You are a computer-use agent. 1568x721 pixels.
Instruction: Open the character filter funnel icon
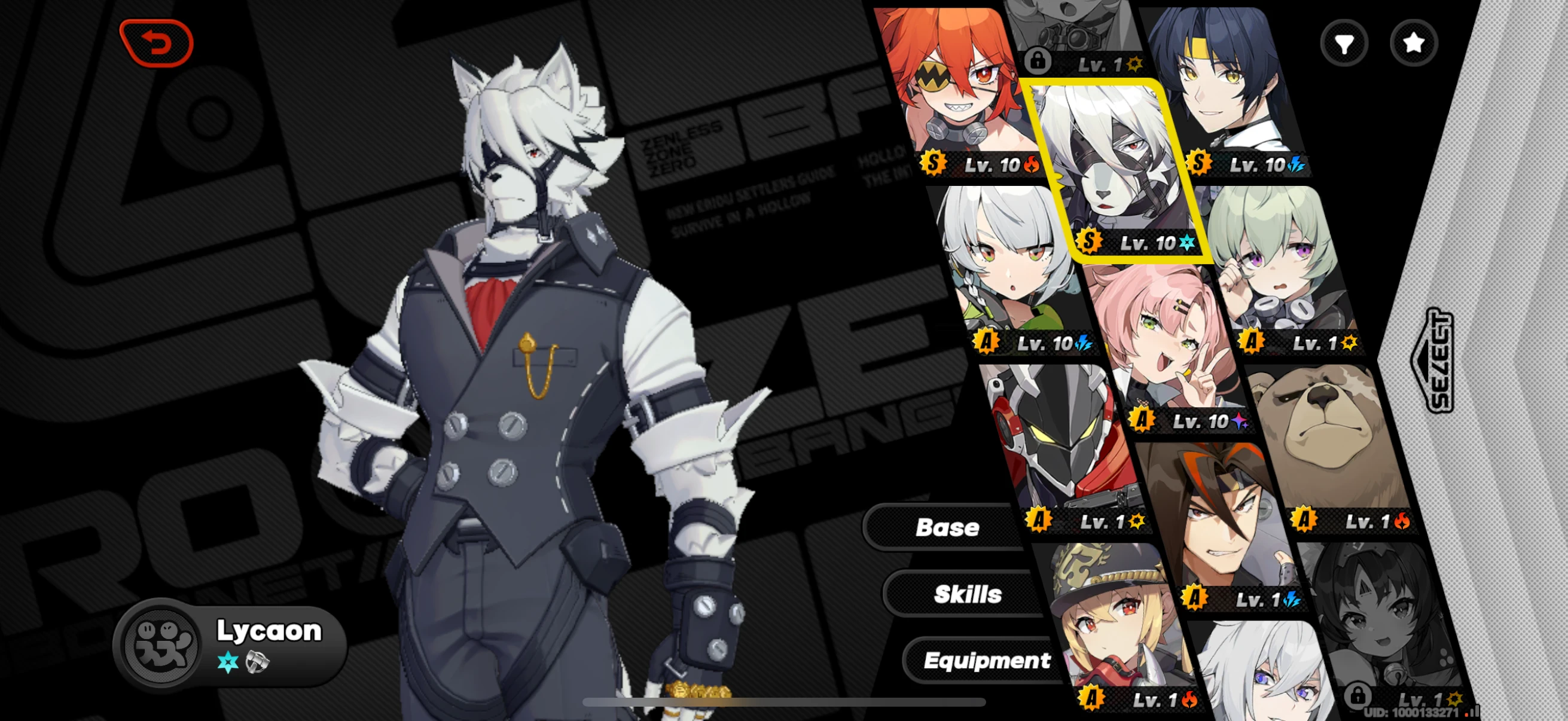click(x=1344, y=42)
